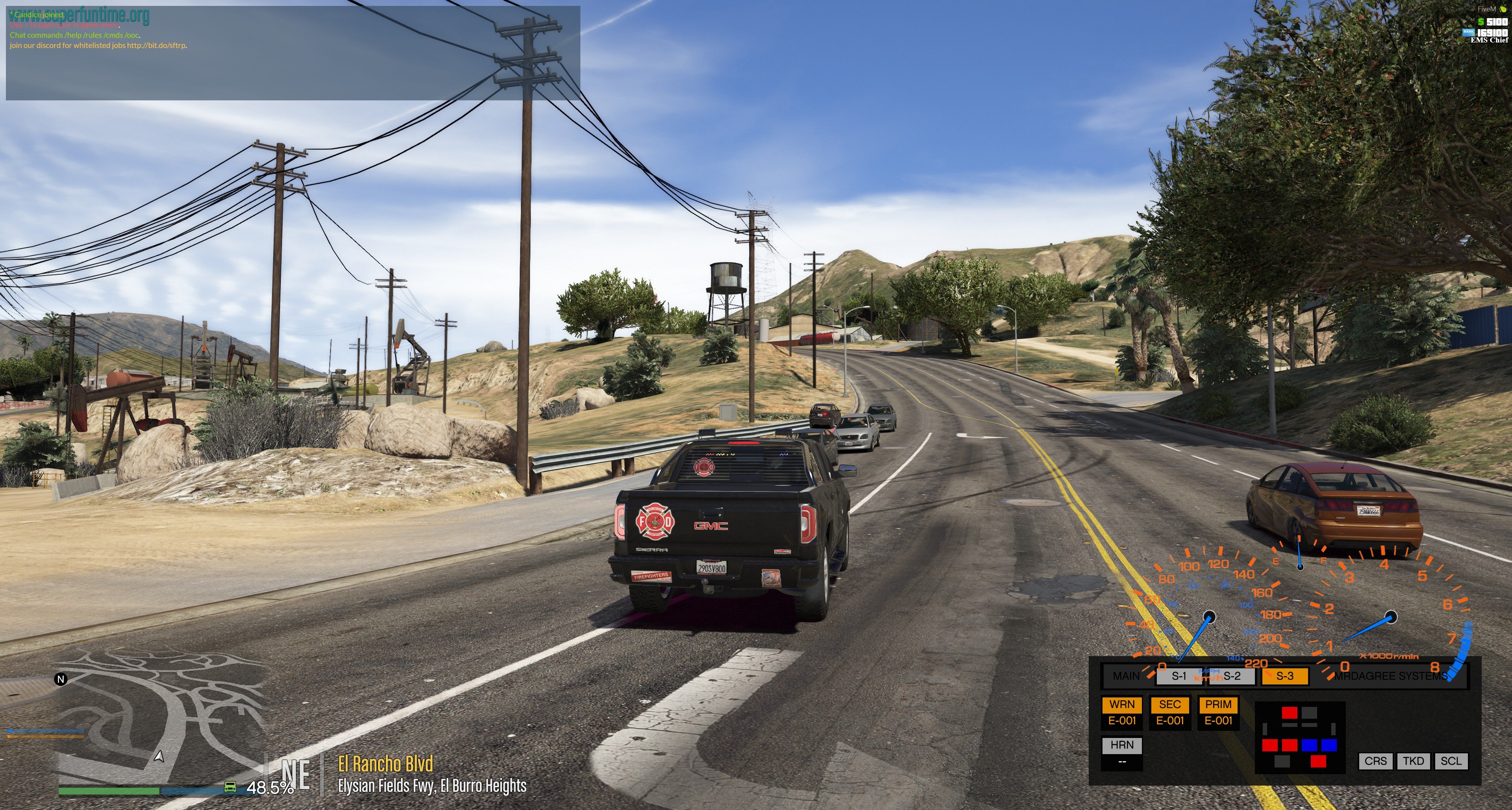Click the minimap in the corner
Viewport: 1512px width, 810px height.
tap(158, 721)
